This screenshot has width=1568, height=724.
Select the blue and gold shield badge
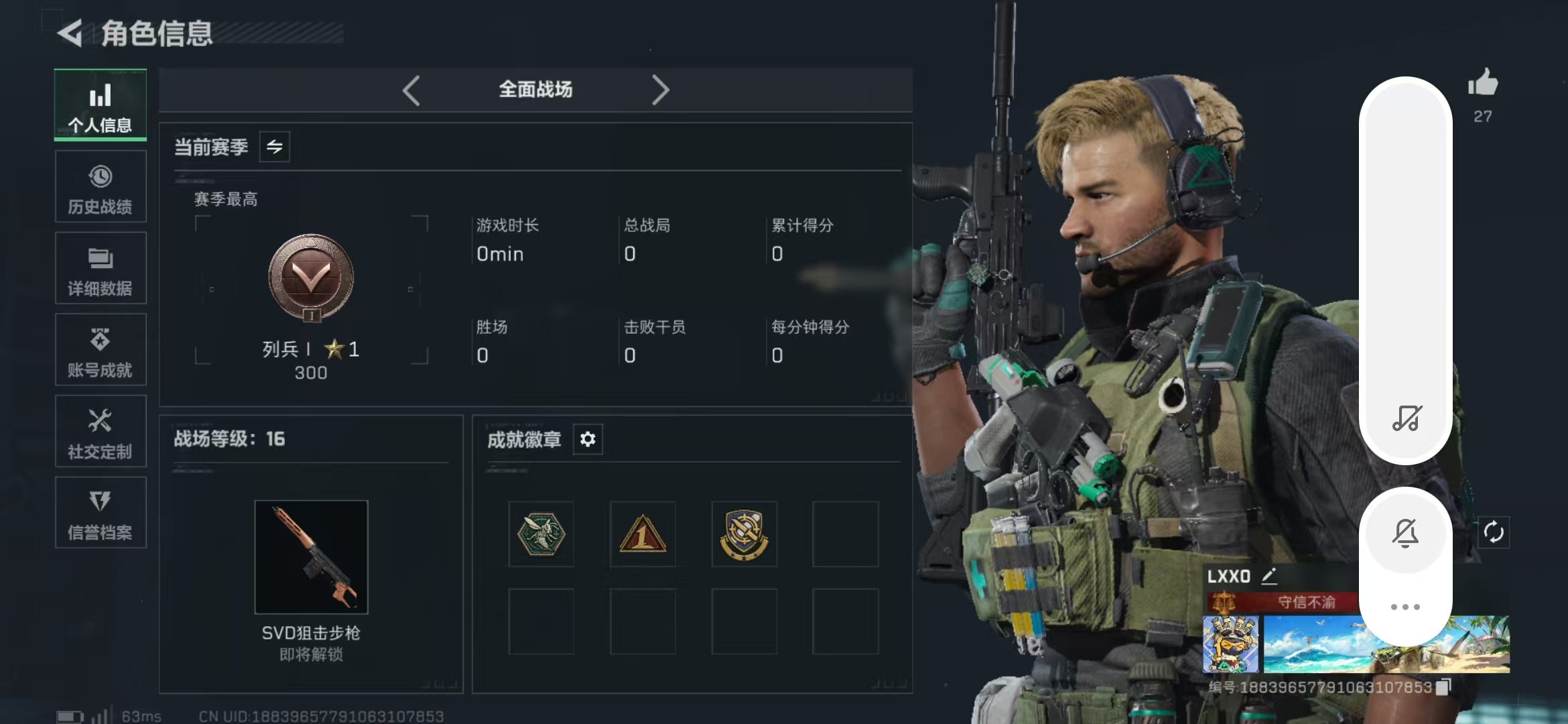744,534
